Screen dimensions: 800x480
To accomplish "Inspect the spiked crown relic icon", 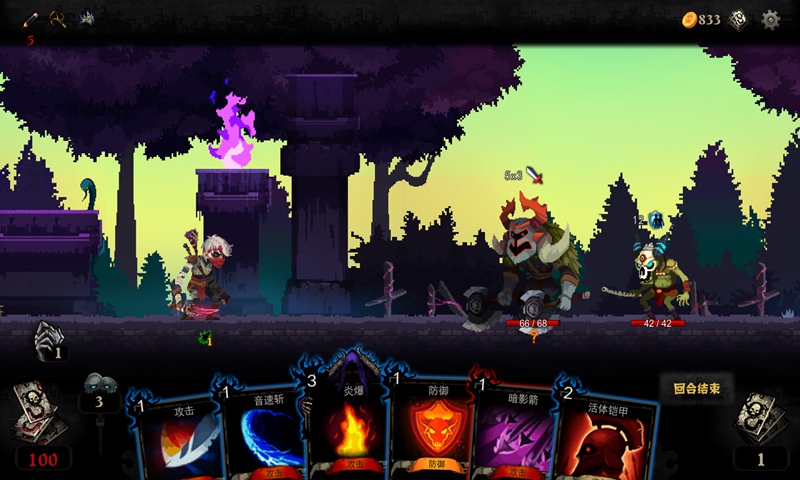I will tap(86, 18).
